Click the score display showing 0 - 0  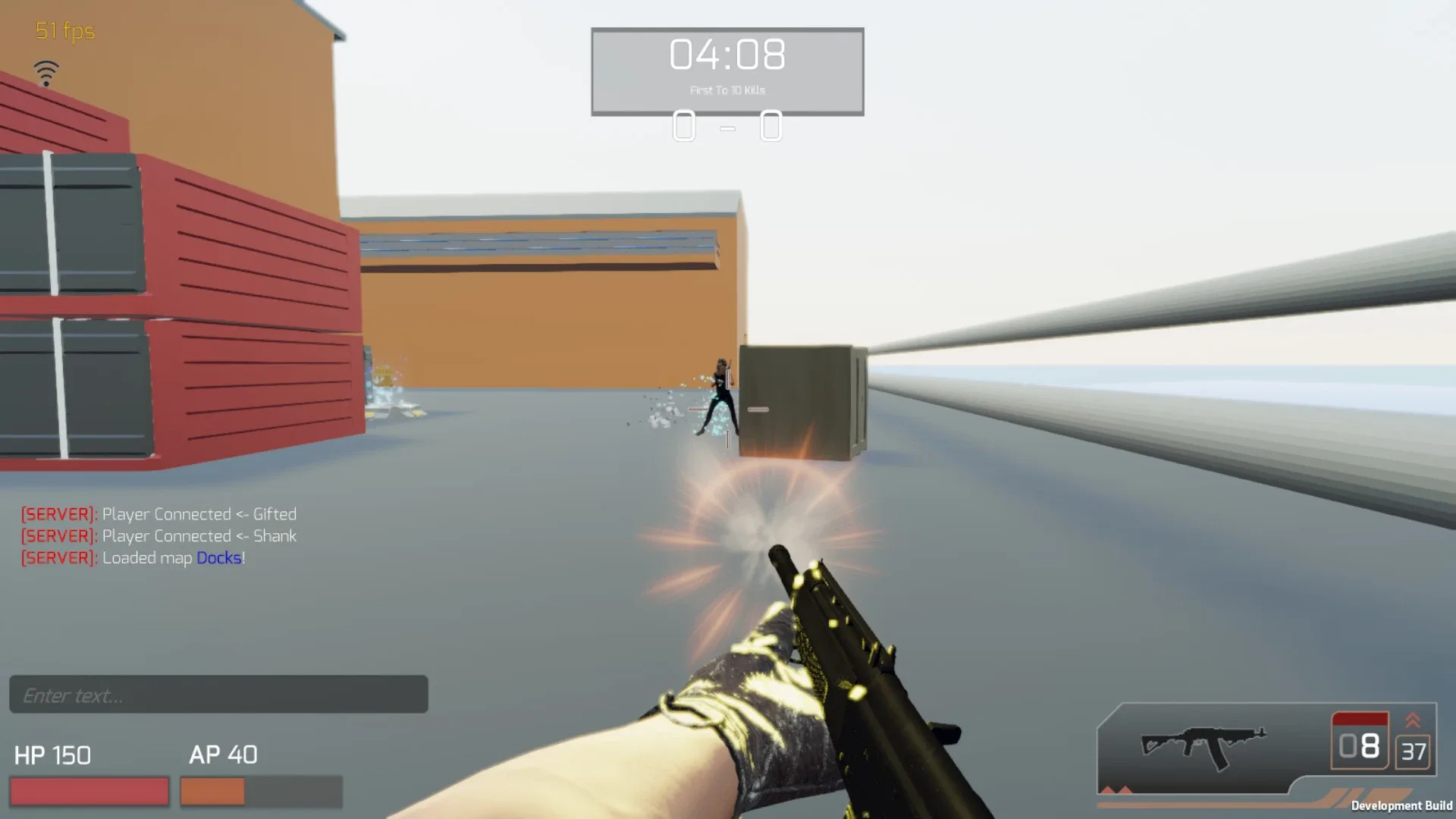[x=728, y=127]
